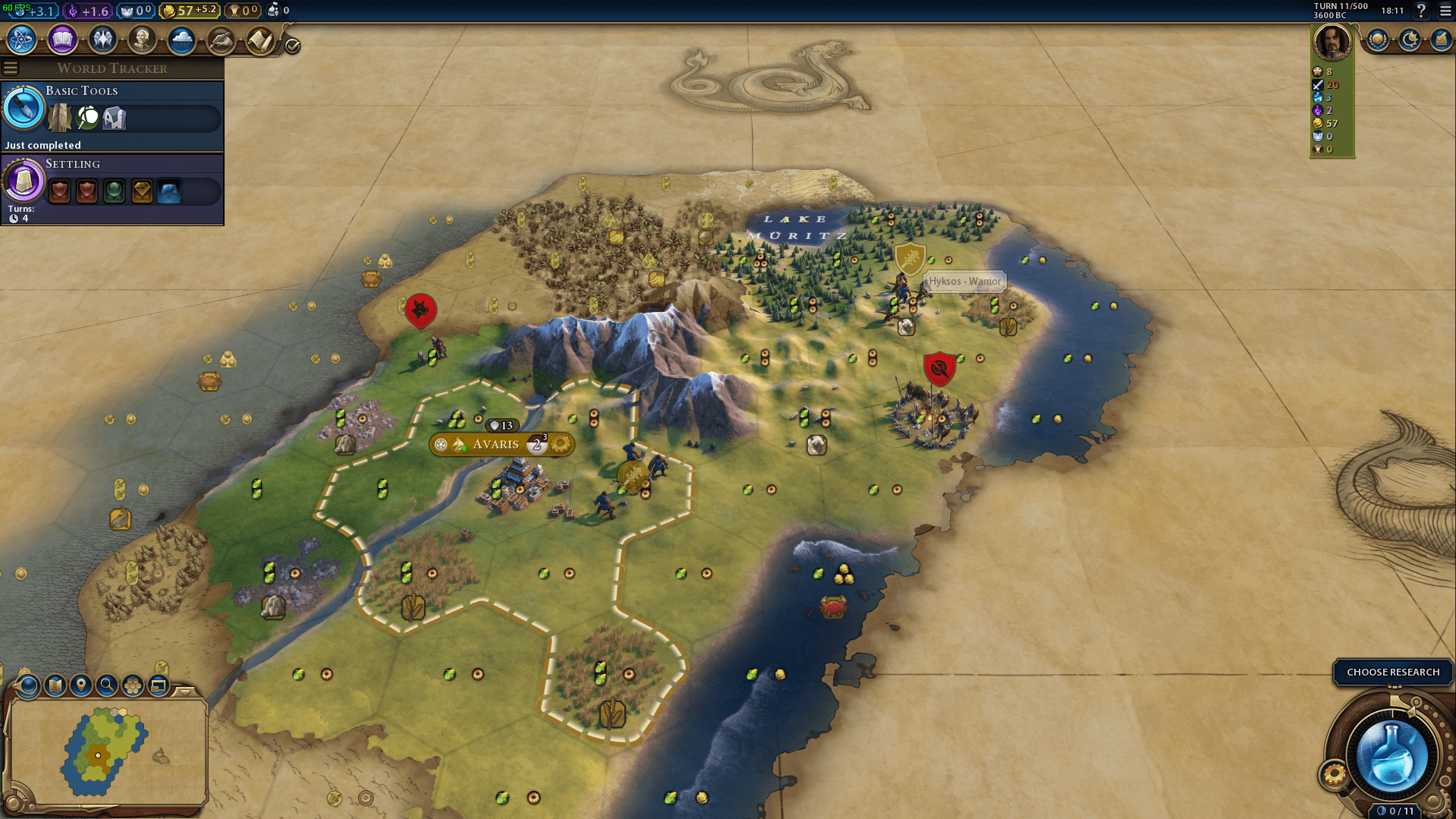Open the Civics tree book icon
Screen dimensions: 1456x819
(62, 39)
